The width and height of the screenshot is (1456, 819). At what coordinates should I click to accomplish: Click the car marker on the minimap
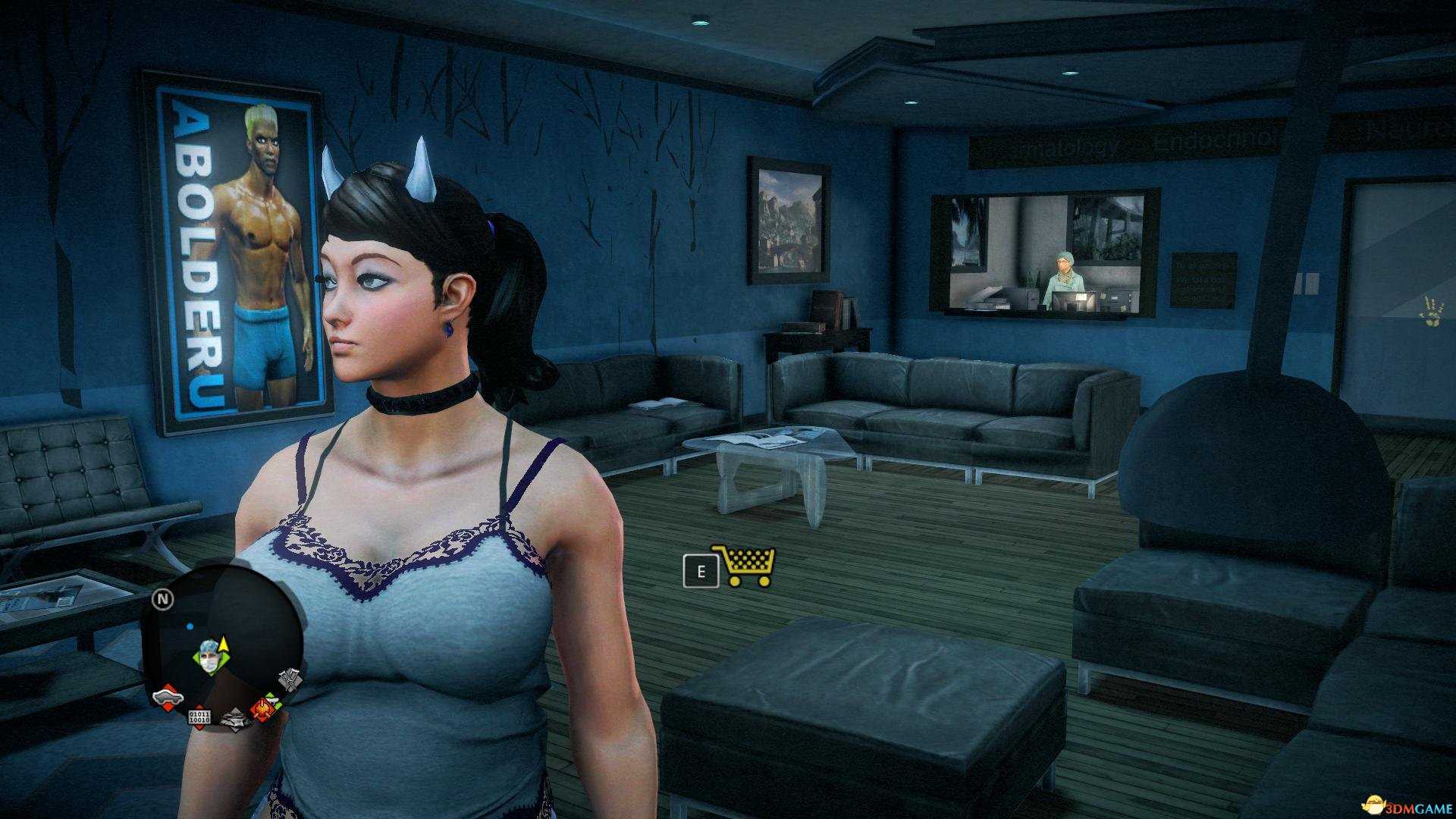[167, 696]
